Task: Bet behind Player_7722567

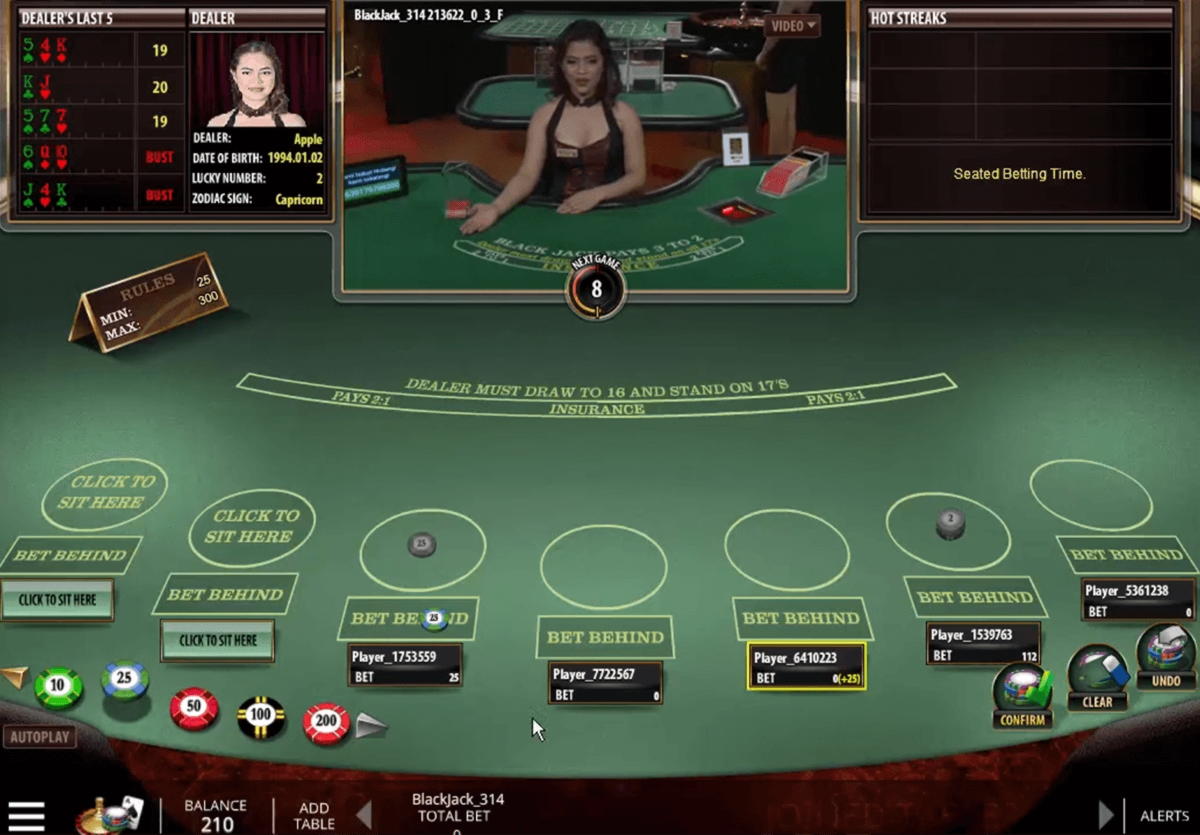Action: [x=605, y=637]
